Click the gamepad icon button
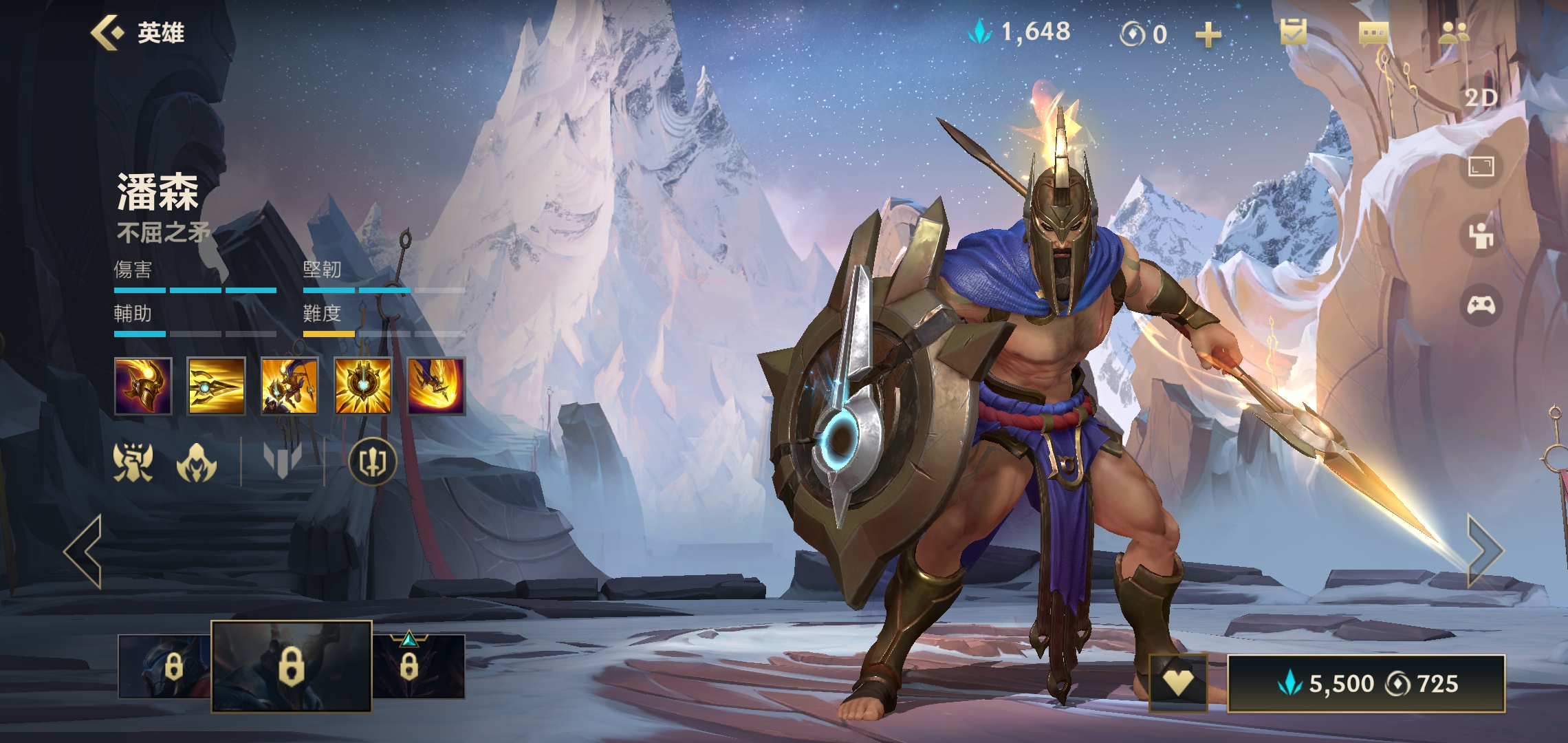 [x=1481, y=305]
